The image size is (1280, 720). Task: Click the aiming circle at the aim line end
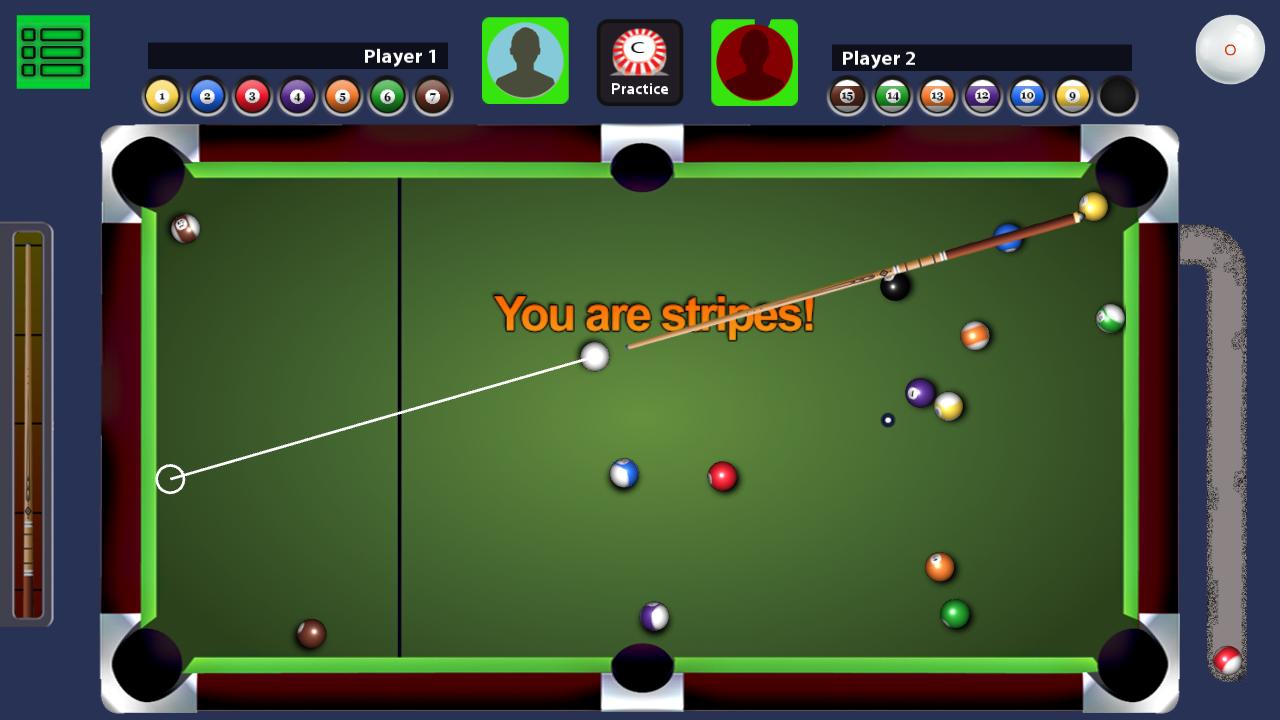[171, 480]
